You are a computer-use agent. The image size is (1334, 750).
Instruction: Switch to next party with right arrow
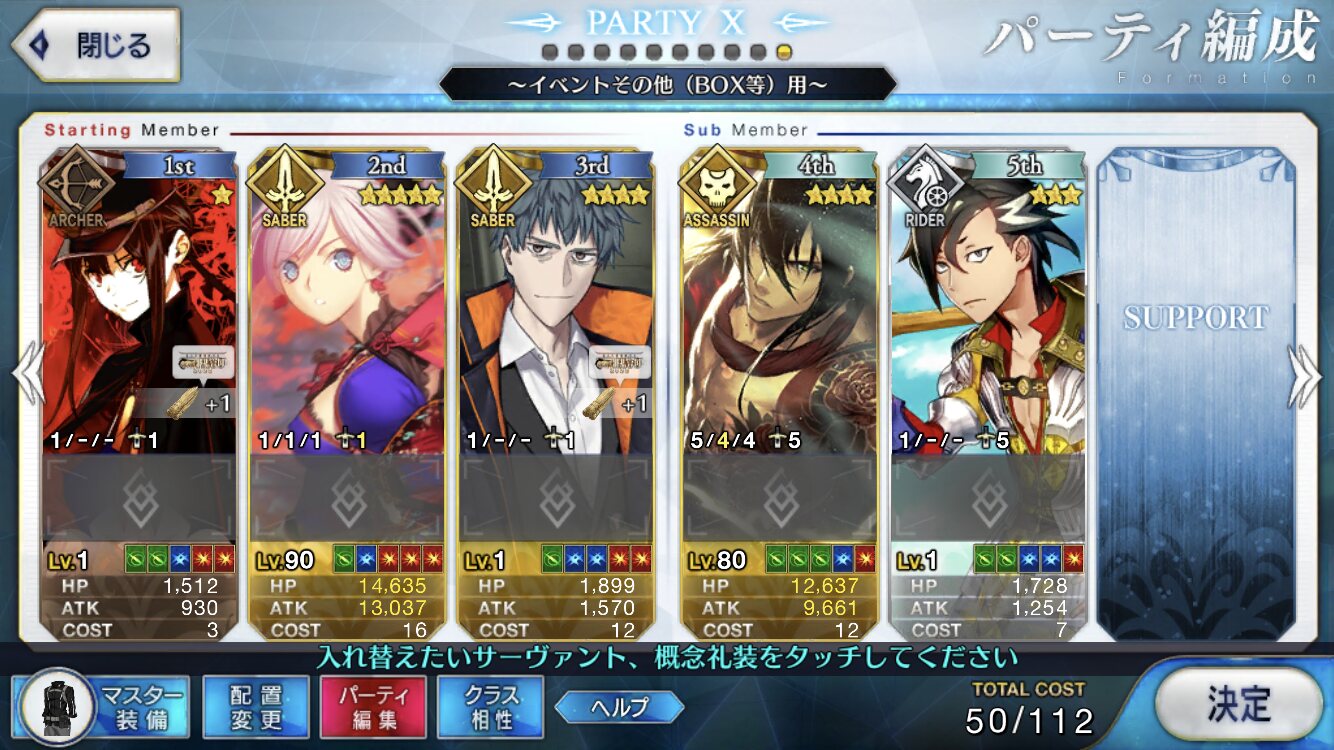point(1304,377)
